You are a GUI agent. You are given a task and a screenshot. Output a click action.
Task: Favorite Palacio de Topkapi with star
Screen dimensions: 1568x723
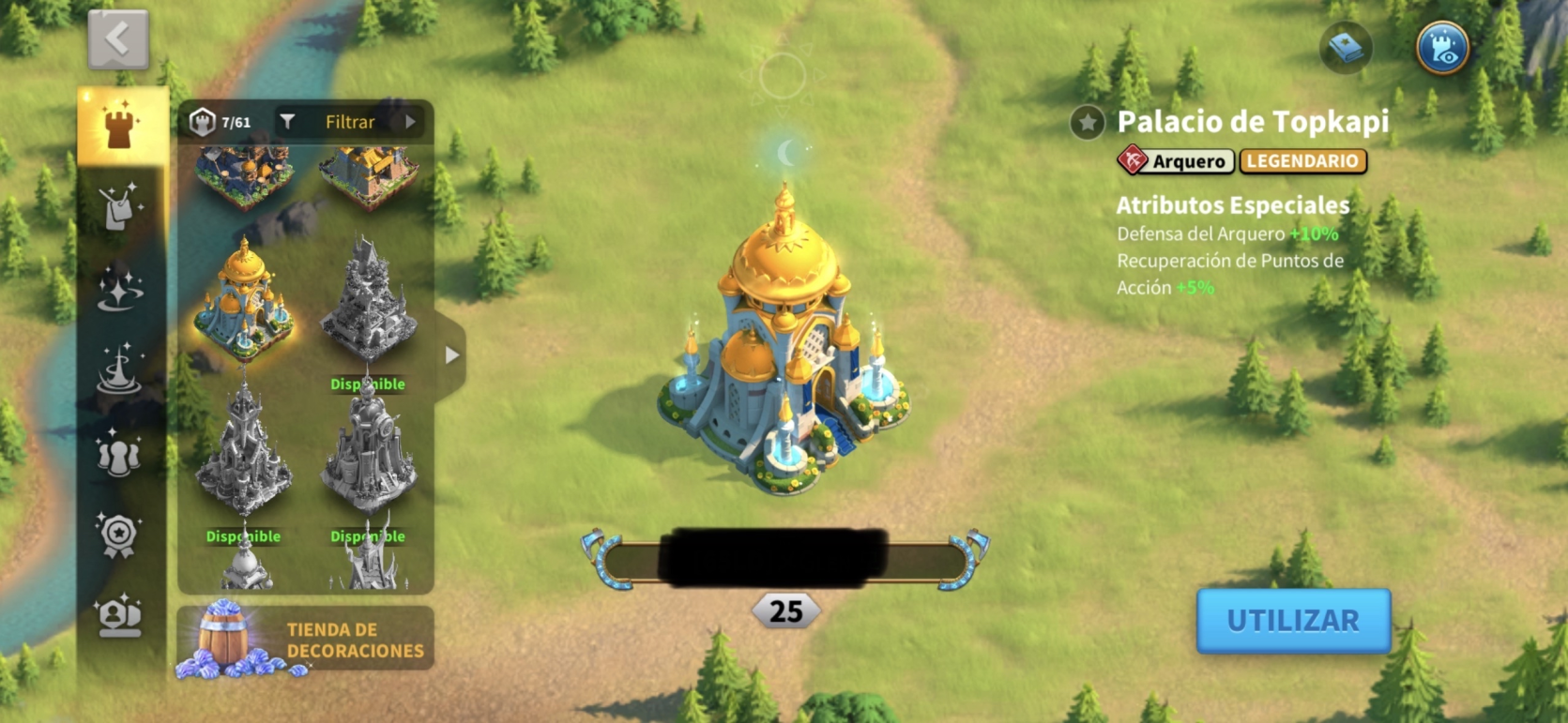point(1087,123)
